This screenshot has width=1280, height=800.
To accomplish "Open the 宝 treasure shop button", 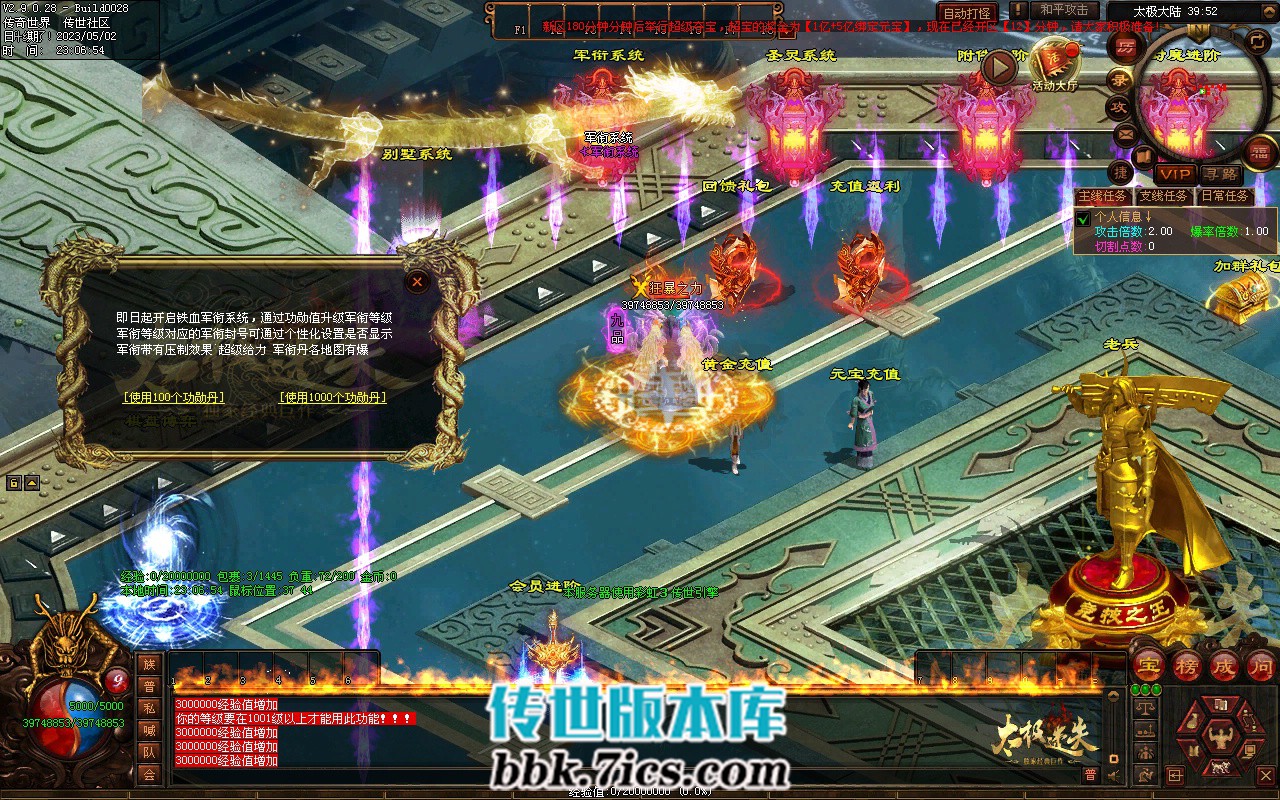I will tap(1148, 664).
